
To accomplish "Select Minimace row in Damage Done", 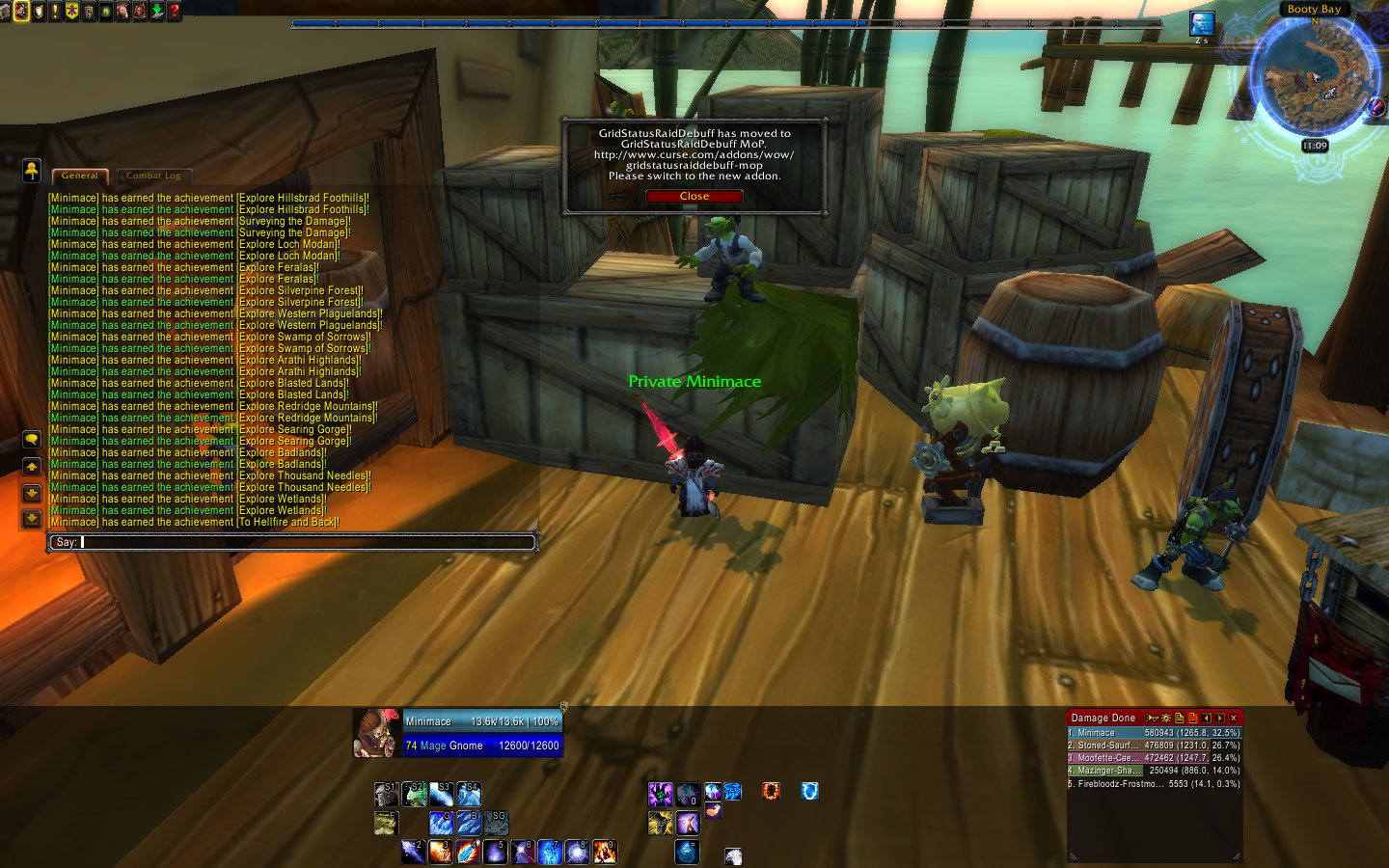I will click(1154, 733).
